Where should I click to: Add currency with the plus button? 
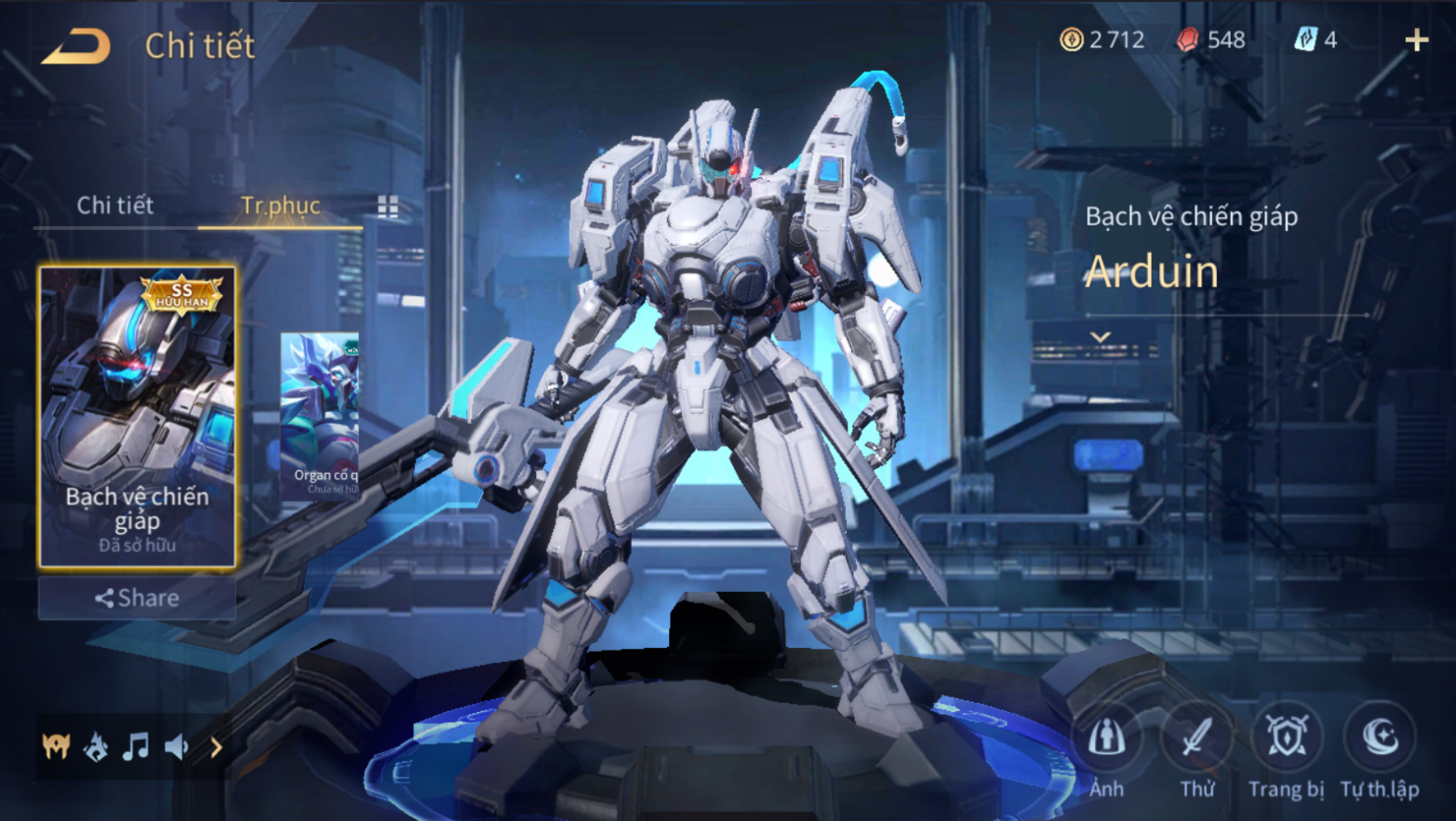click(x=1416, y=40)
